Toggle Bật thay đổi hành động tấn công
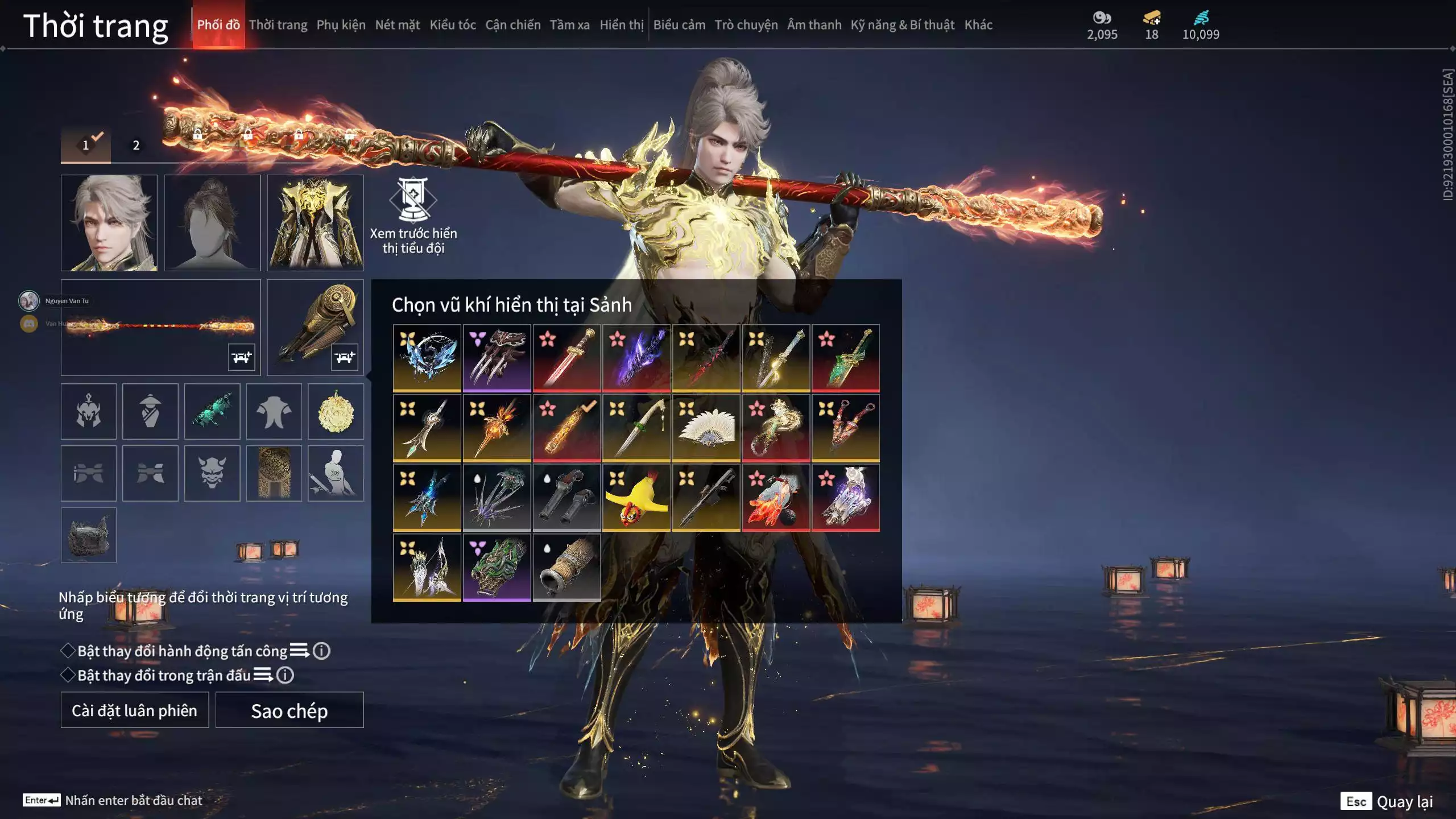1456x819 pixels. click(x=68, y=651)
